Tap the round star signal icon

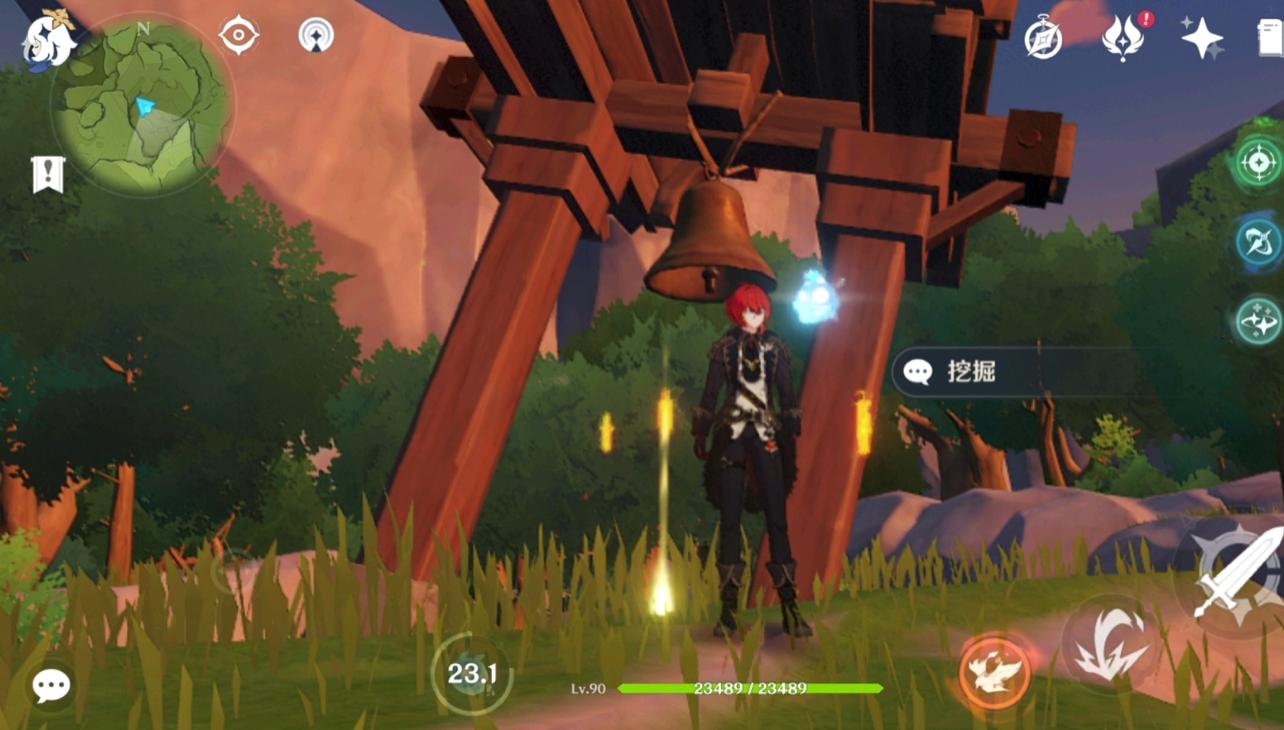[x=316, y=36]
